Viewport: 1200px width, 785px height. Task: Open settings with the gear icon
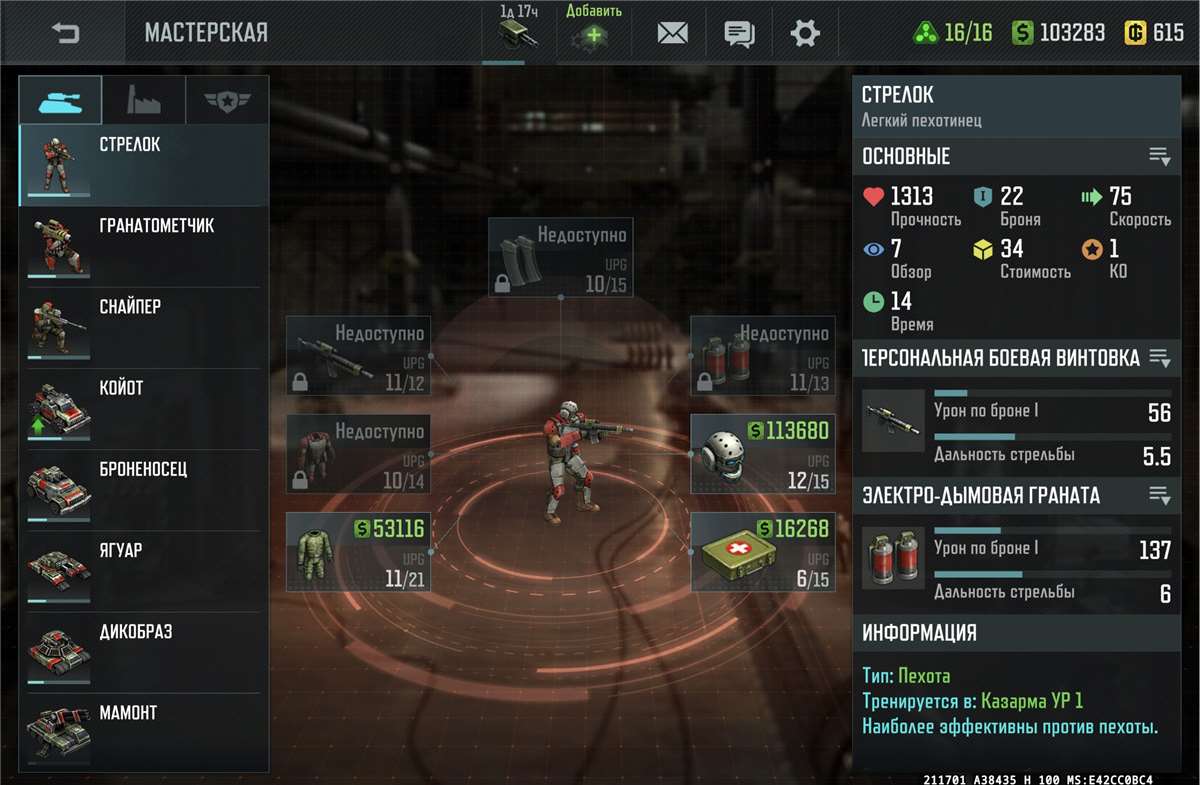click(x=805, y=33)
